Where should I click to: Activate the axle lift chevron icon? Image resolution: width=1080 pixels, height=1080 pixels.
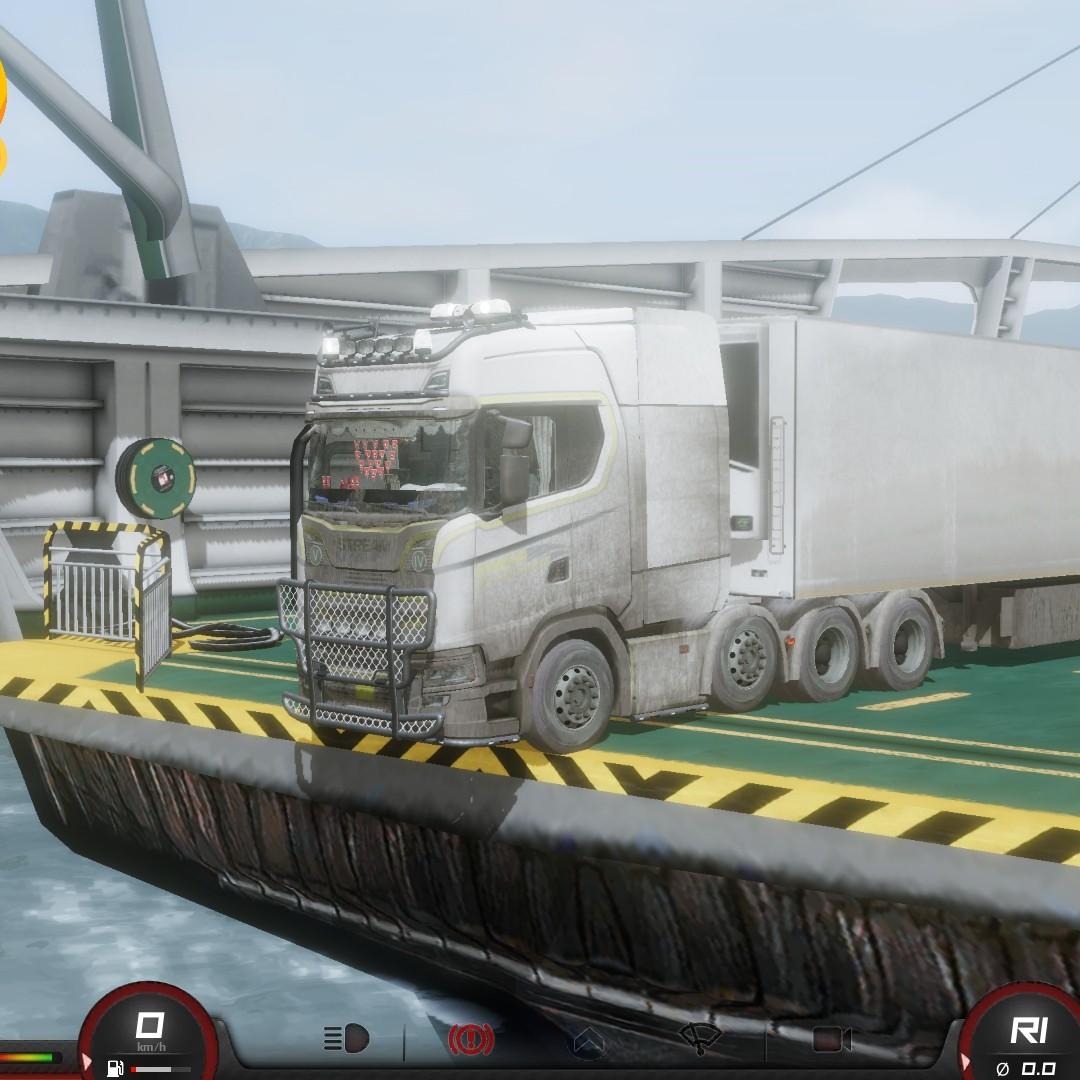coord(588,1042)
